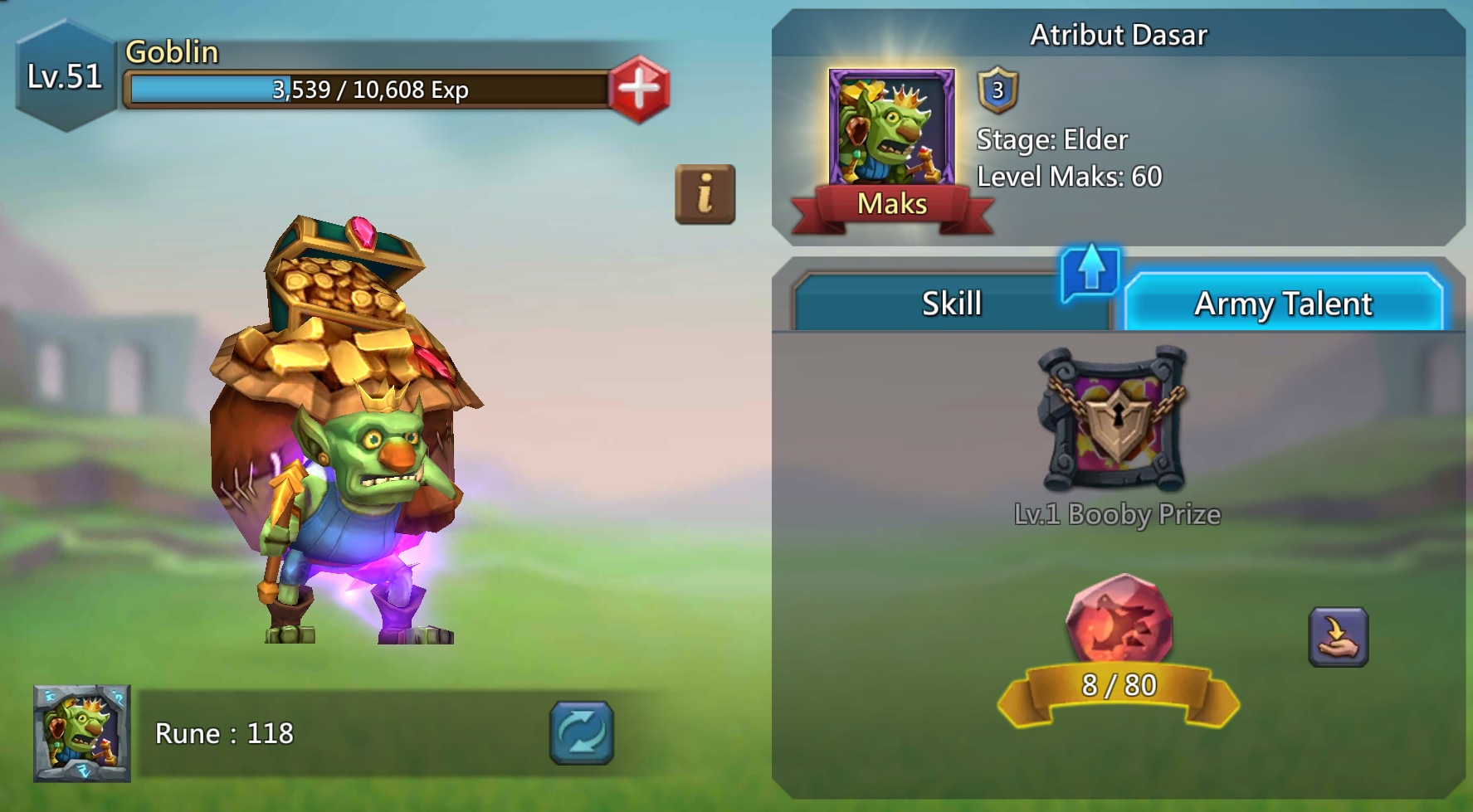This screenshot has width=1473, height=812.
Task: Select the red wolf rune stone
Action: point(1118,620)
